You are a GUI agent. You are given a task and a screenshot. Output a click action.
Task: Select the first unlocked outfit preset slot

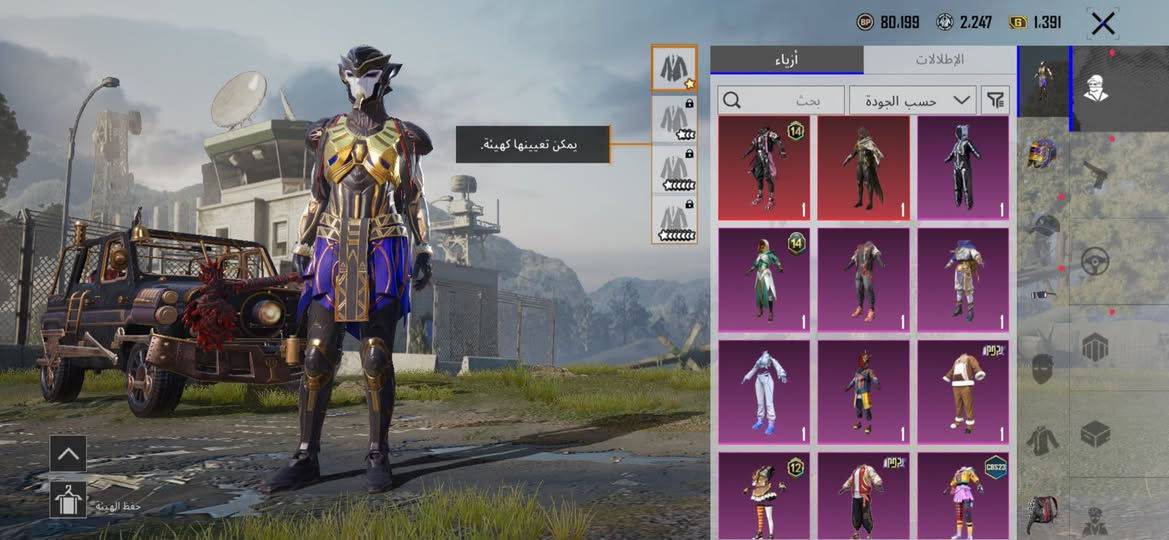pos(673,68)
